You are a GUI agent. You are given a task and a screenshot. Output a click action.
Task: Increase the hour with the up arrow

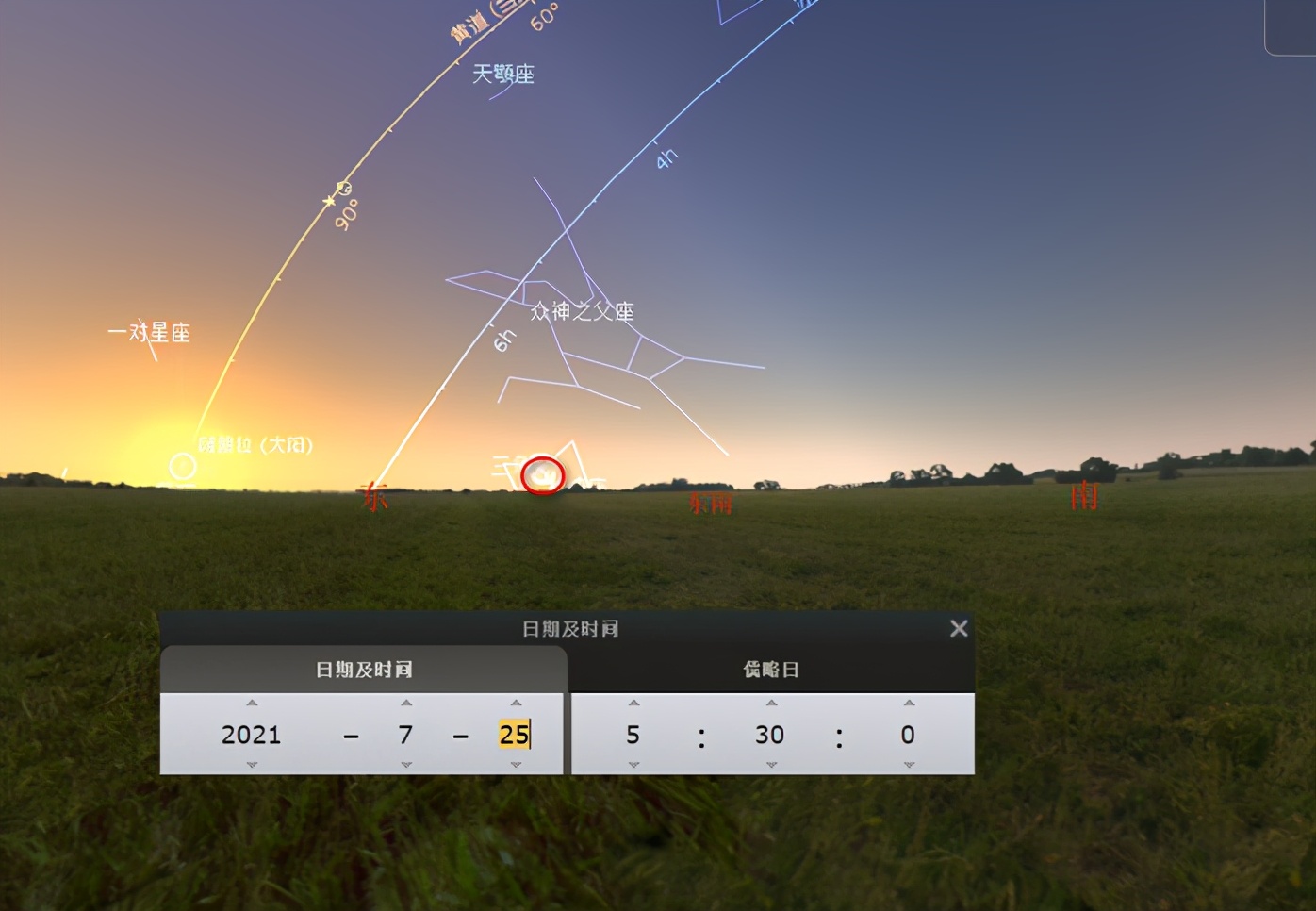tap(633, 704)
